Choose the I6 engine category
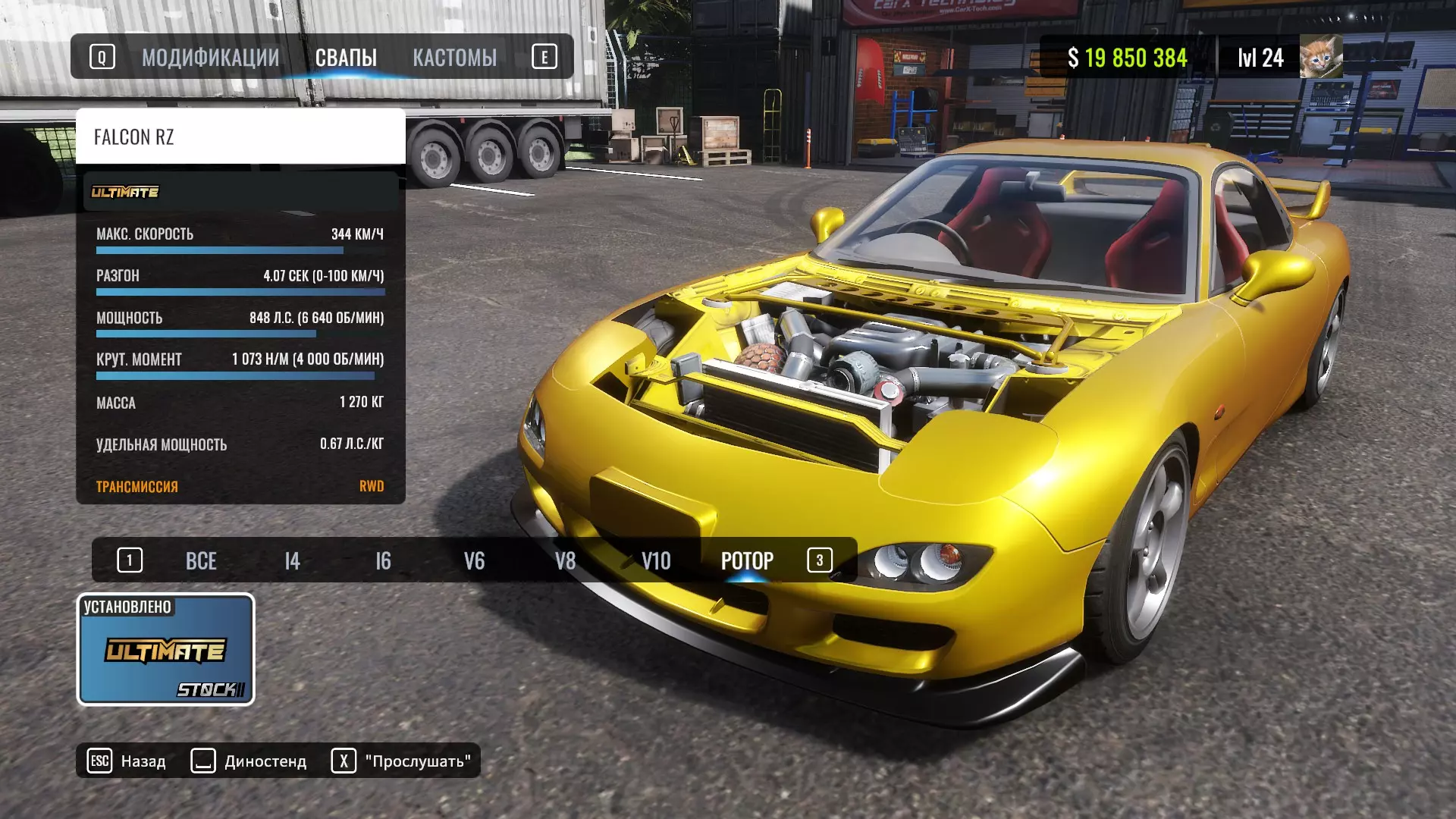Screen dimensions: 1456x819 click(383, 561)
